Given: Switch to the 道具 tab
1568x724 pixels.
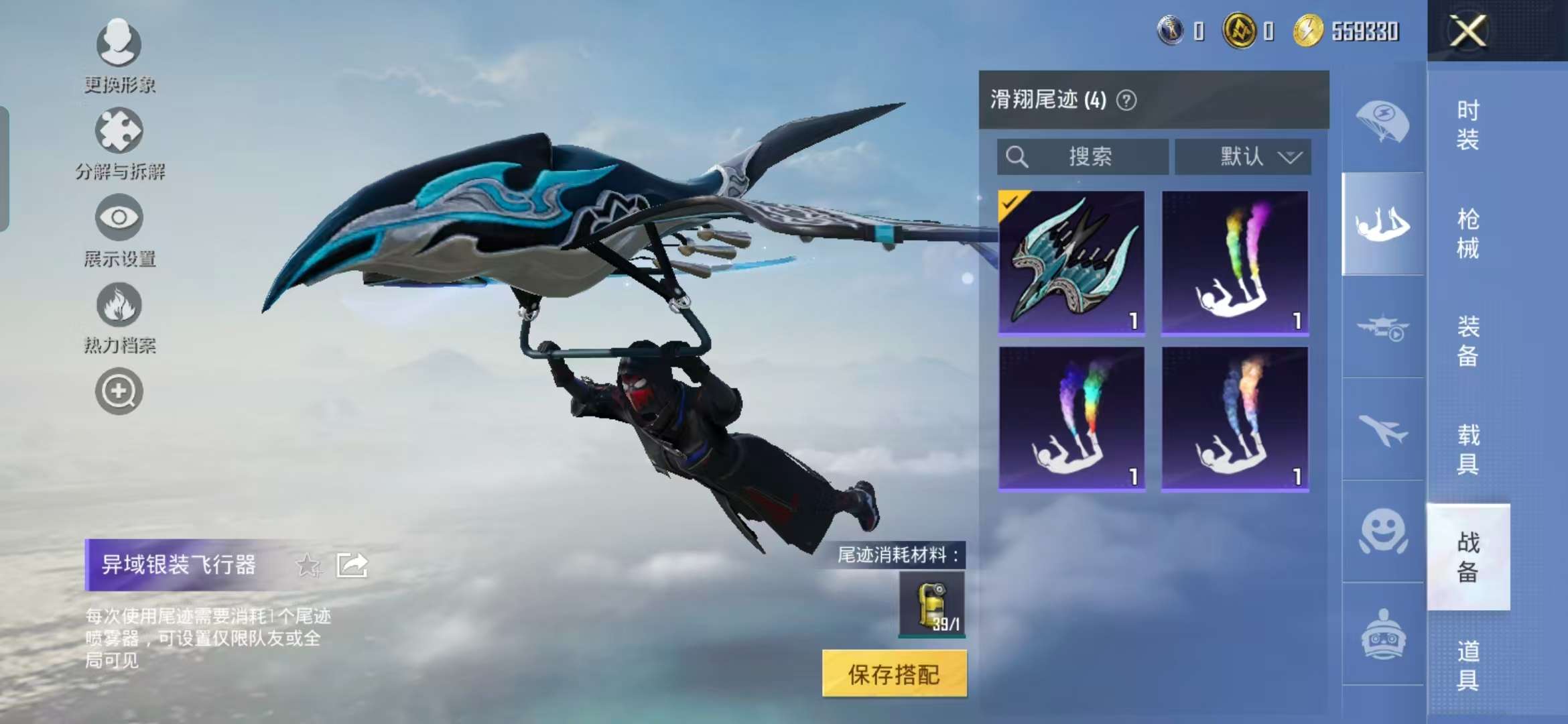Looking at the screenshot, I should pyautogui.click(x=1467, y=664).
